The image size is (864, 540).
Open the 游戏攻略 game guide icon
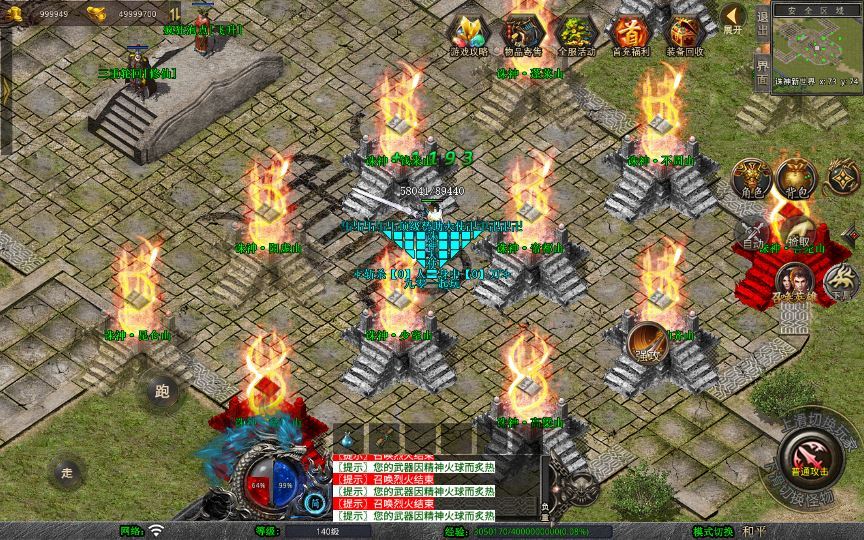tap(469, 34)
